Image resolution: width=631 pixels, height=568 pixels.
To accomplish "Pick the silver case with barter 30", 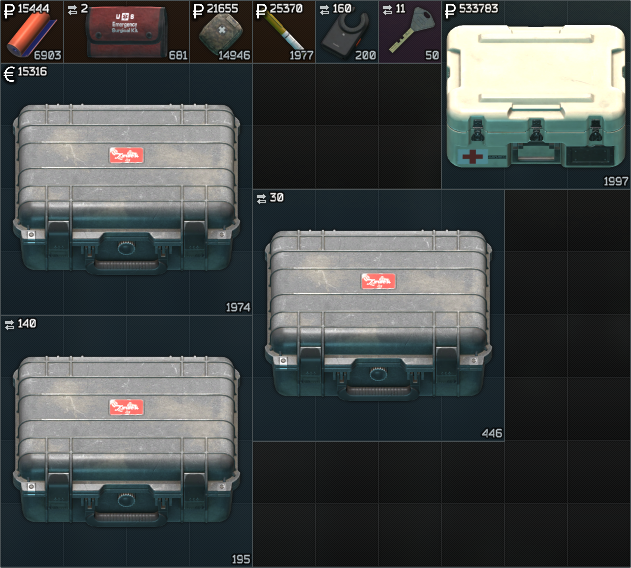I will 378,315.
